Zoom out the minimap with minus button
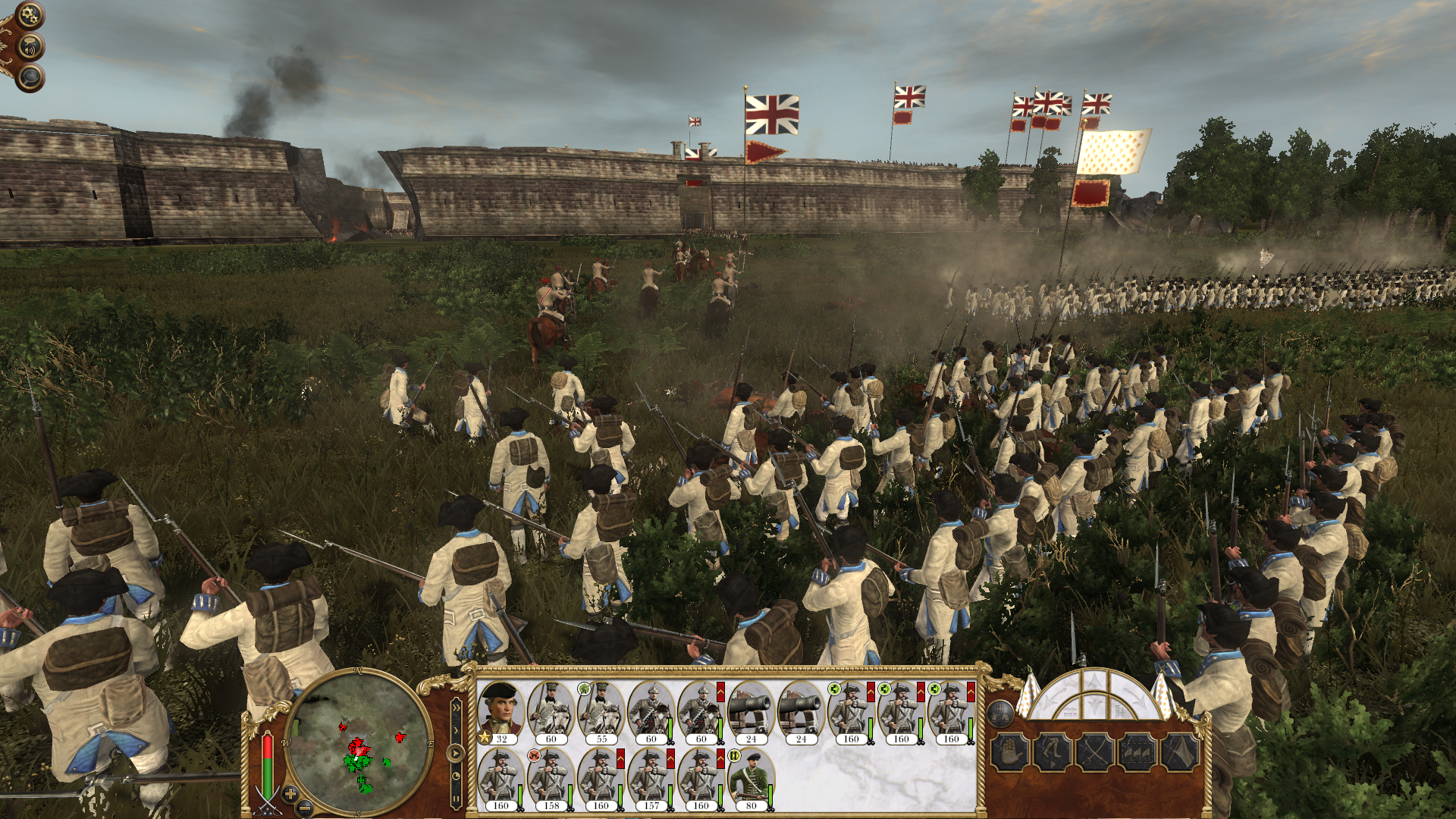Screen dimensions: 1456x819 tap(303, 807)
